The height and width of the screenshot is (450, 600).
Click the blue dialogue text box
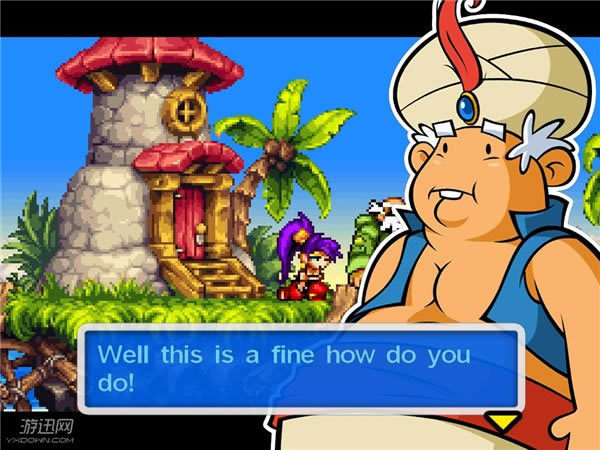coord(299,367)
